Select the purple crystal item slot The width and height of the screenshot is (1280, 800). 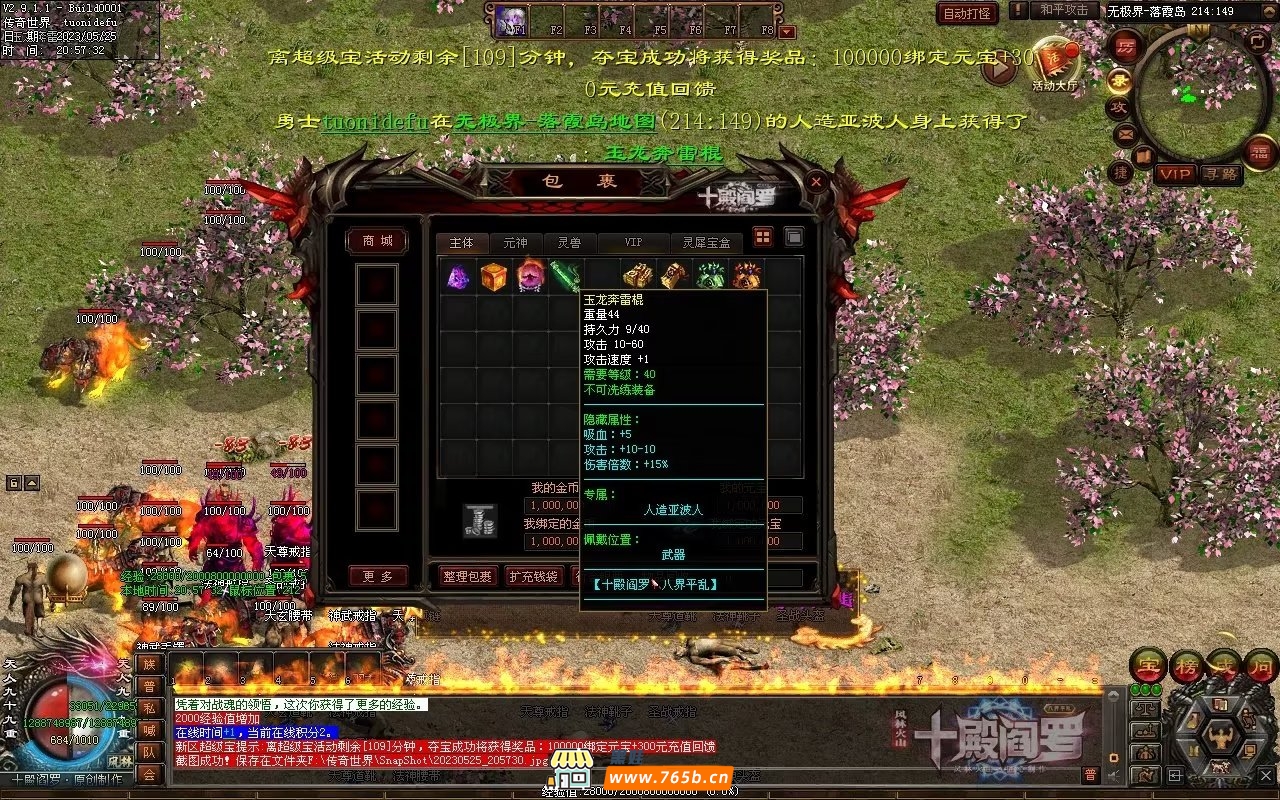coord(457,276)
